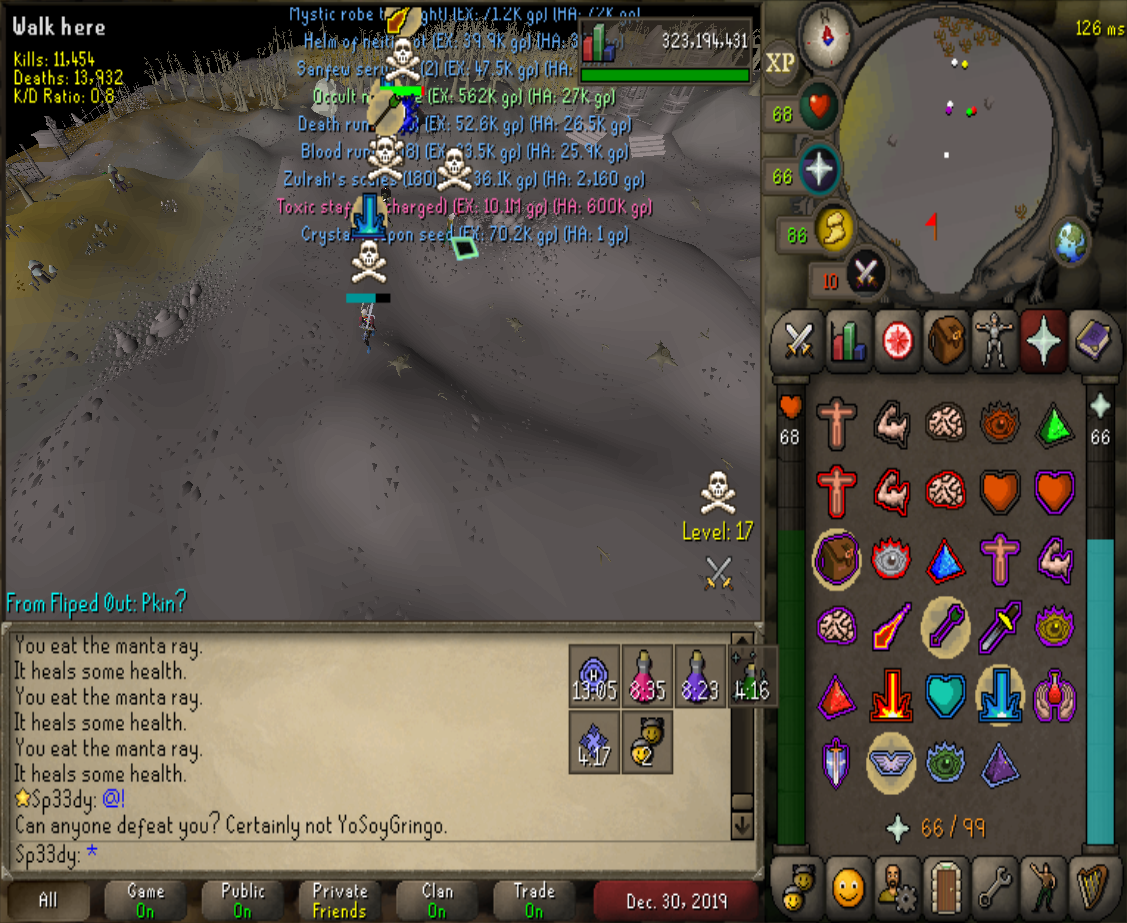The width and height of the screenshot is (1127, 923).
Task: Click the Dec. 30, 2019 report button
Action: pos(677,900)
